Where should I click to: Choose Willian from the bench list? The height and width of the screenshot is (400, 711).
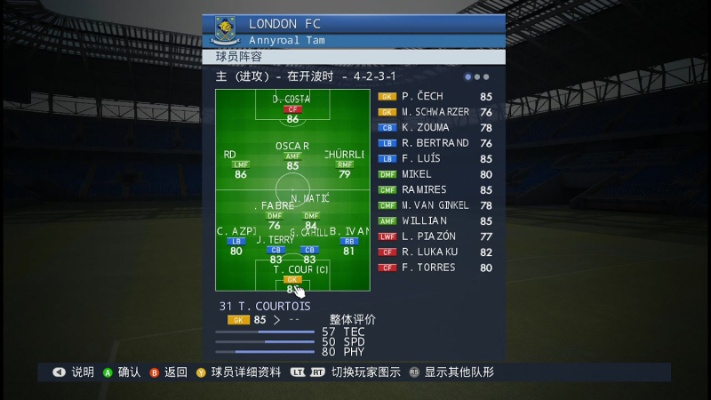pos(436,221)
